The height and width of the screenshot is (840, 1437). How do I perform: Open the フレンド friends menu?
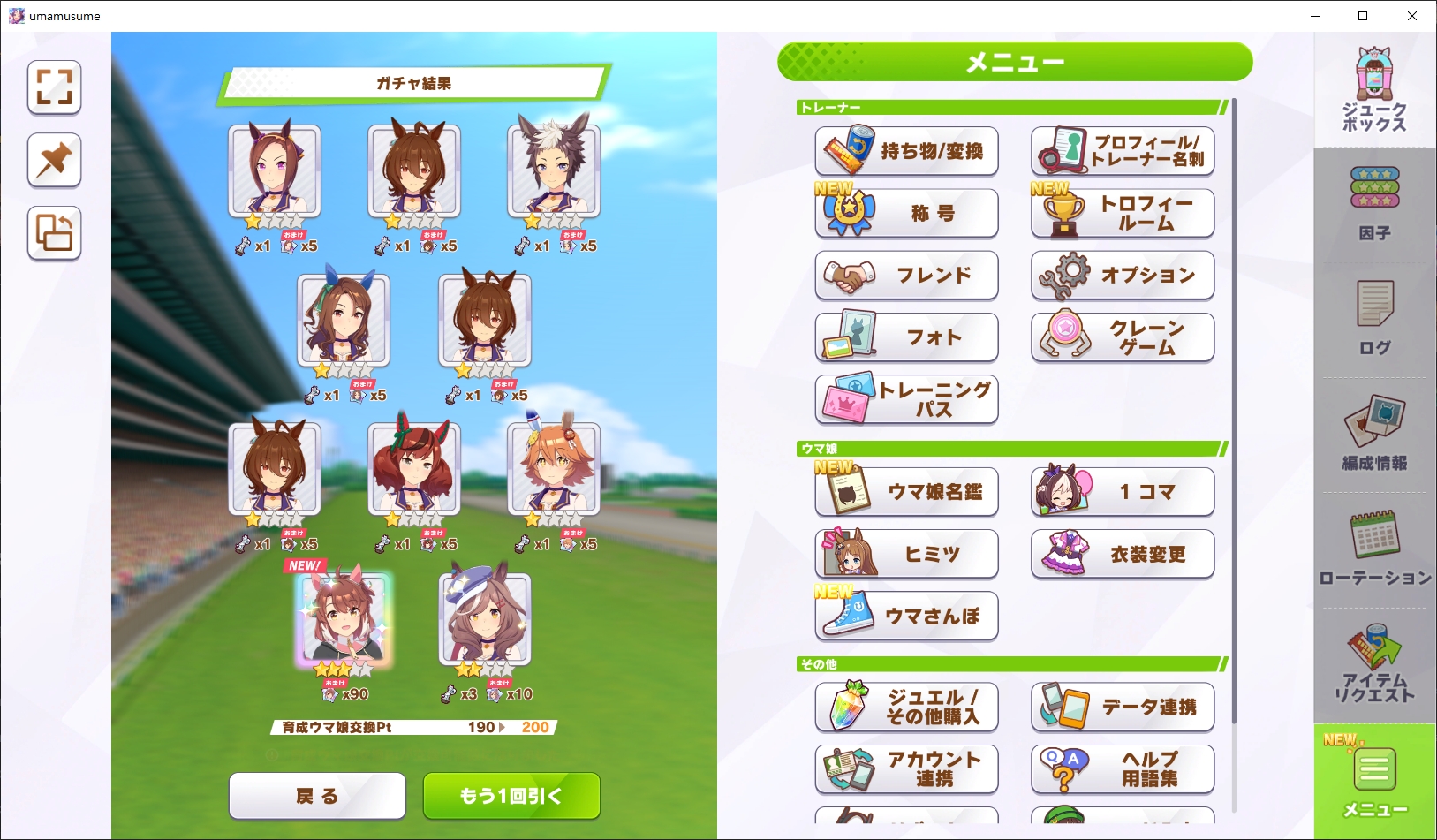click(x=906, y=275)
